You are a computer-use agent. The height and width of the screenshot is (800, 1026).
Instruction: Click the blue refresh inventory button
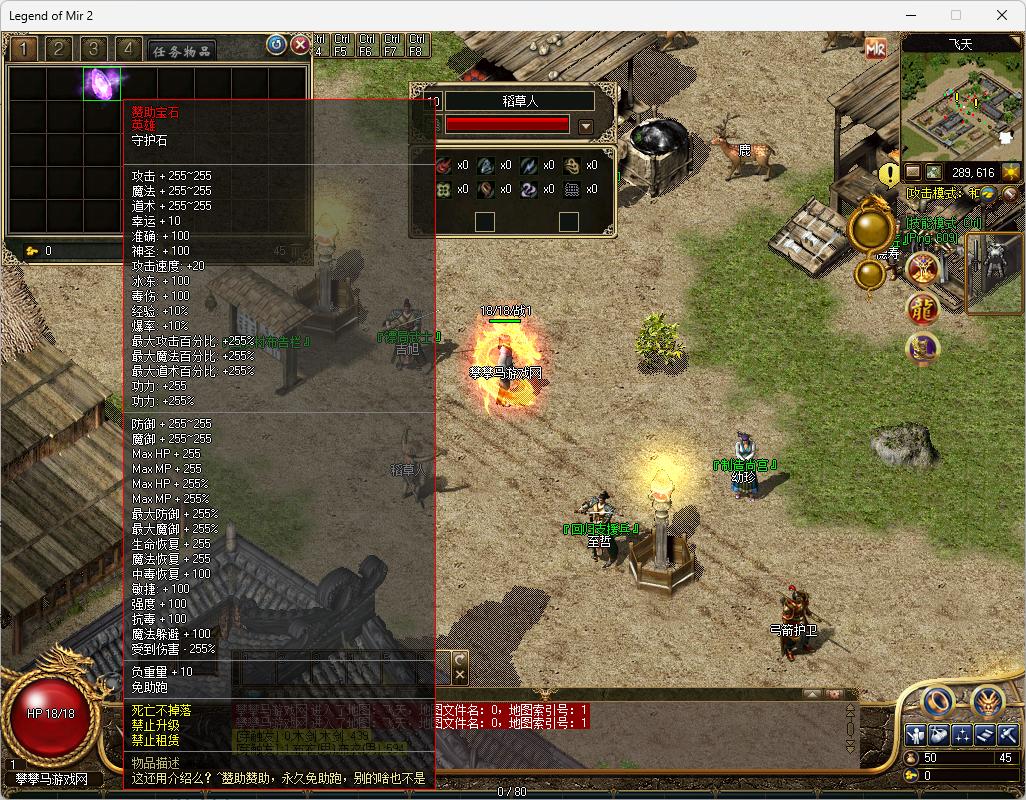click(276, 45)
